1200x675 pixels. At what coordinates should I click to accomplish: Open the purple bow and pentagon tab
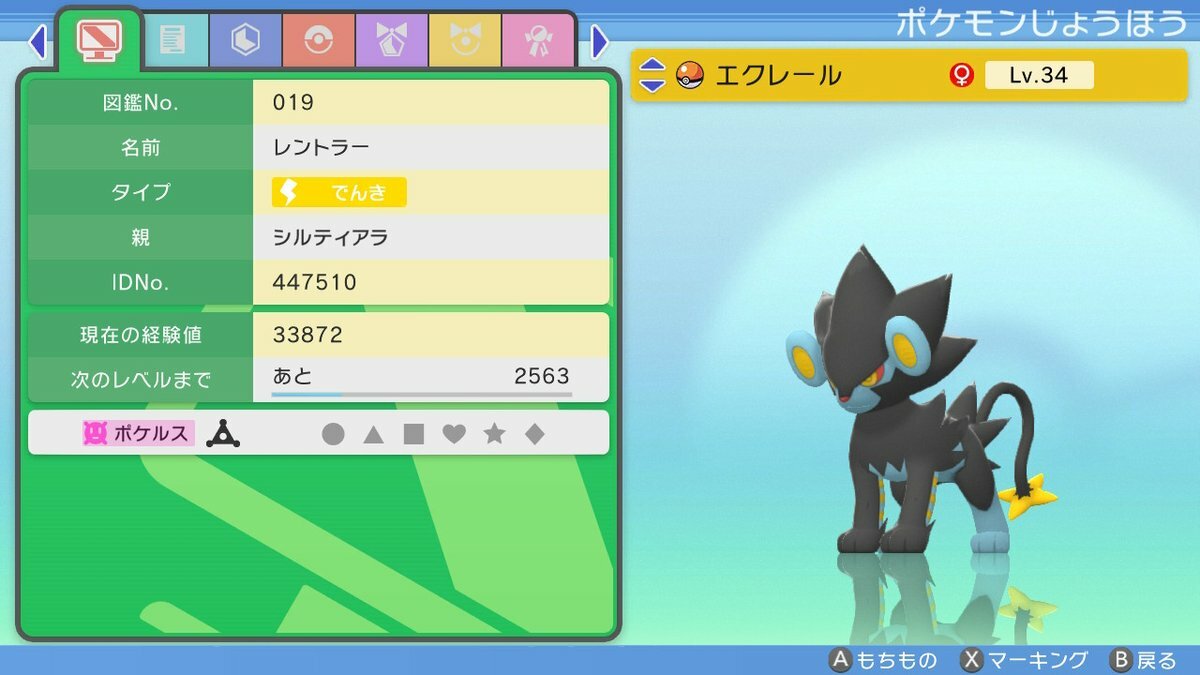coord(391,41)
